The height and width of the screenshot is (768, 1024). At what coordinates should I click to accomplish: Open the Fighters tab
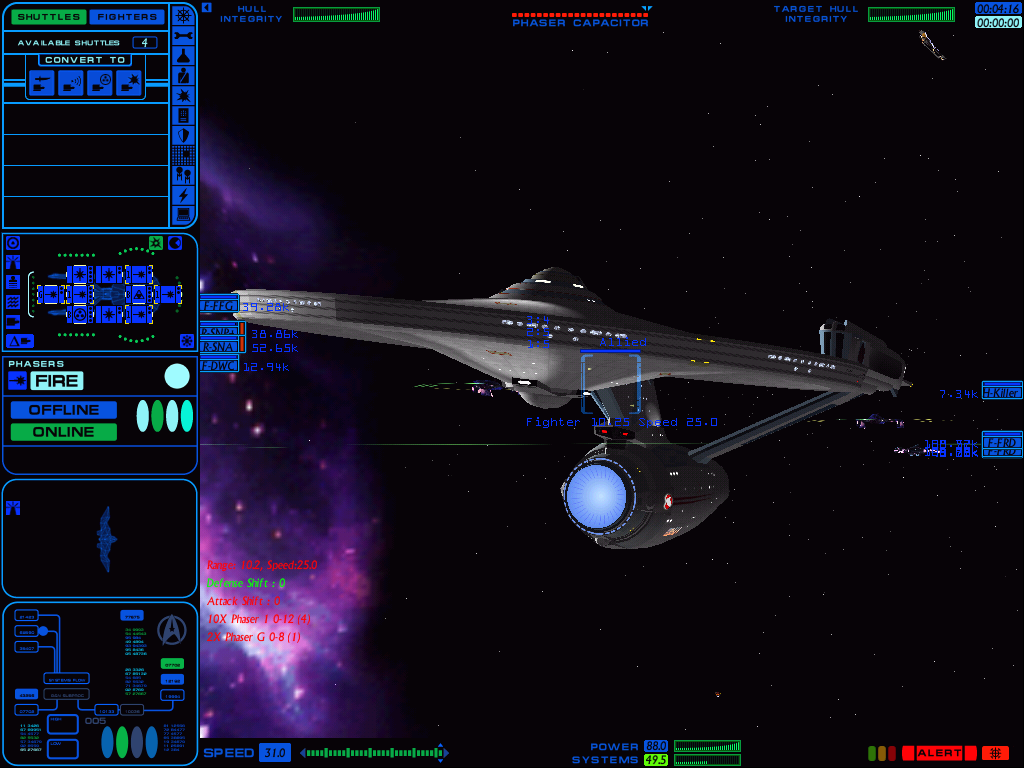point(127,17)
